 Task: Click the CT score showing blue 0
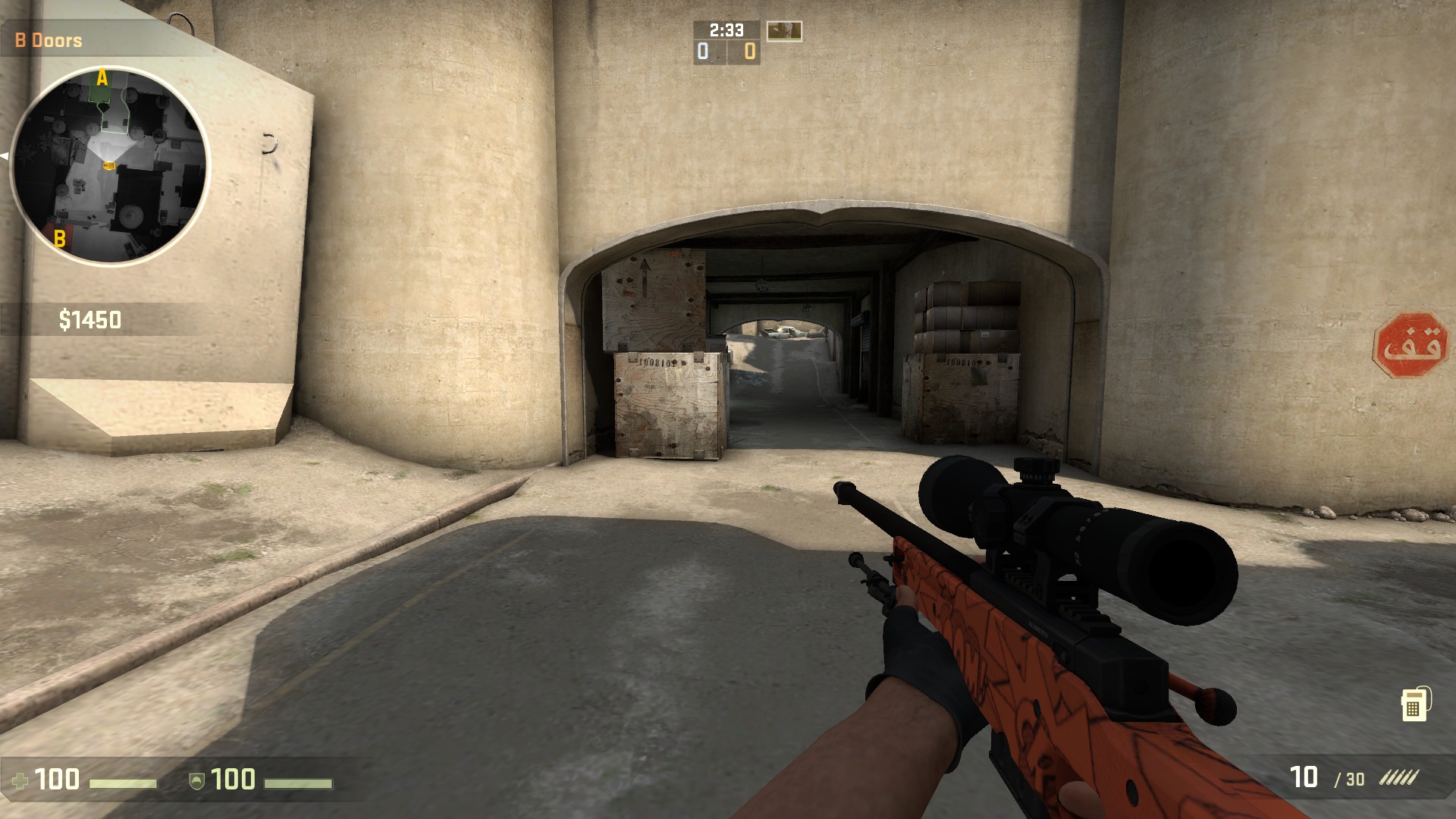coord(702,52)
